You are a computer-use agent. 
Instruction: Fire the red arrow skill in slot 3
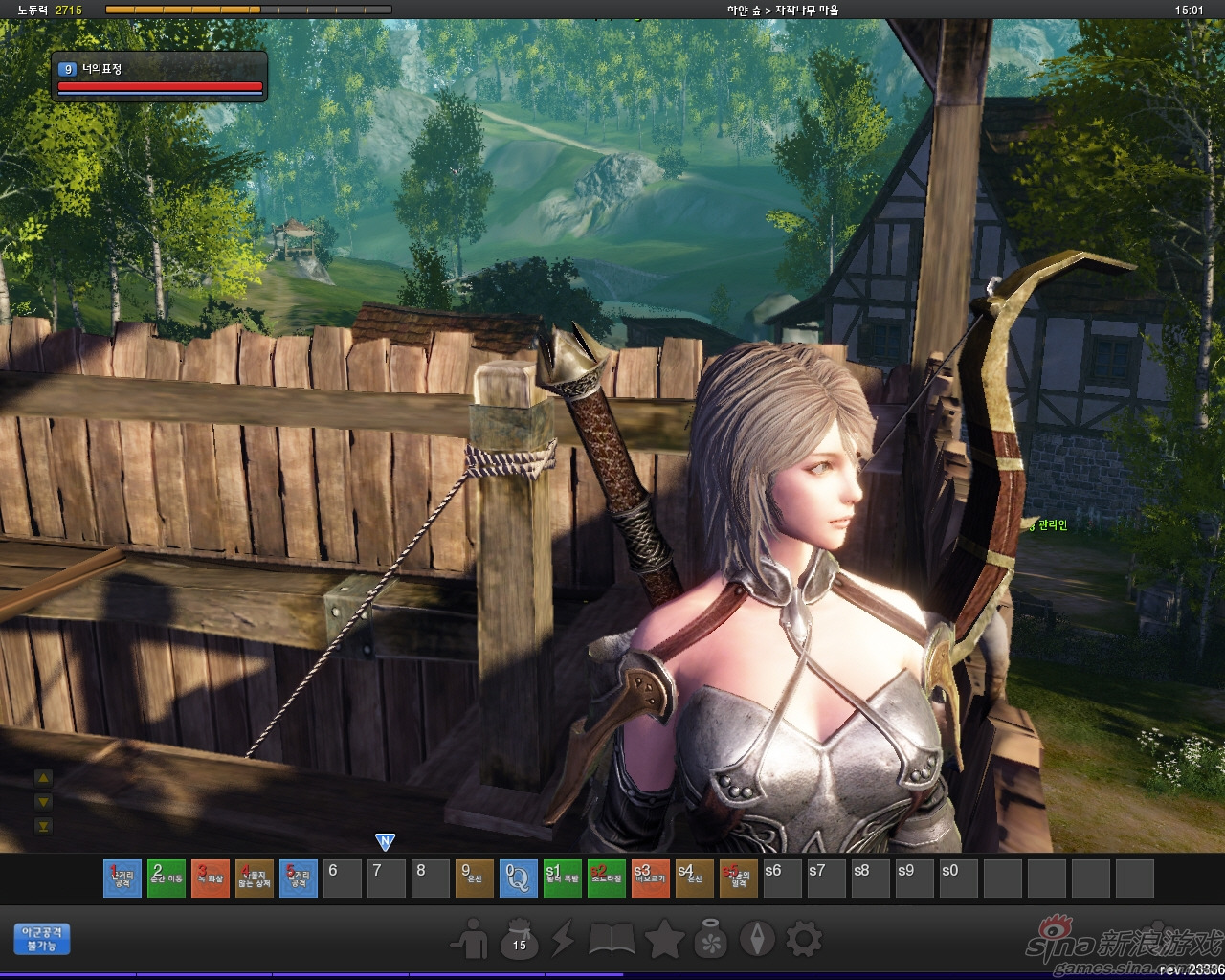pos(210,879)
